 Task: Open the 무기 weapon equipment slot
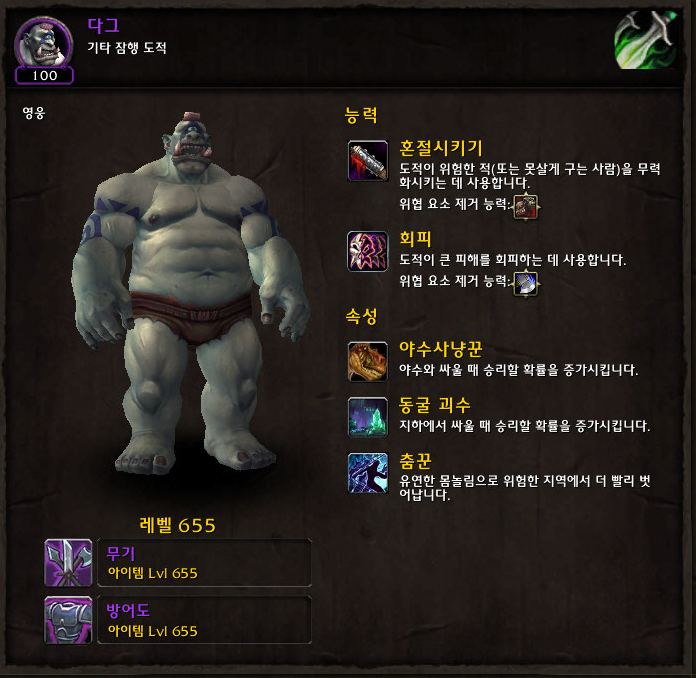(68, 563)
